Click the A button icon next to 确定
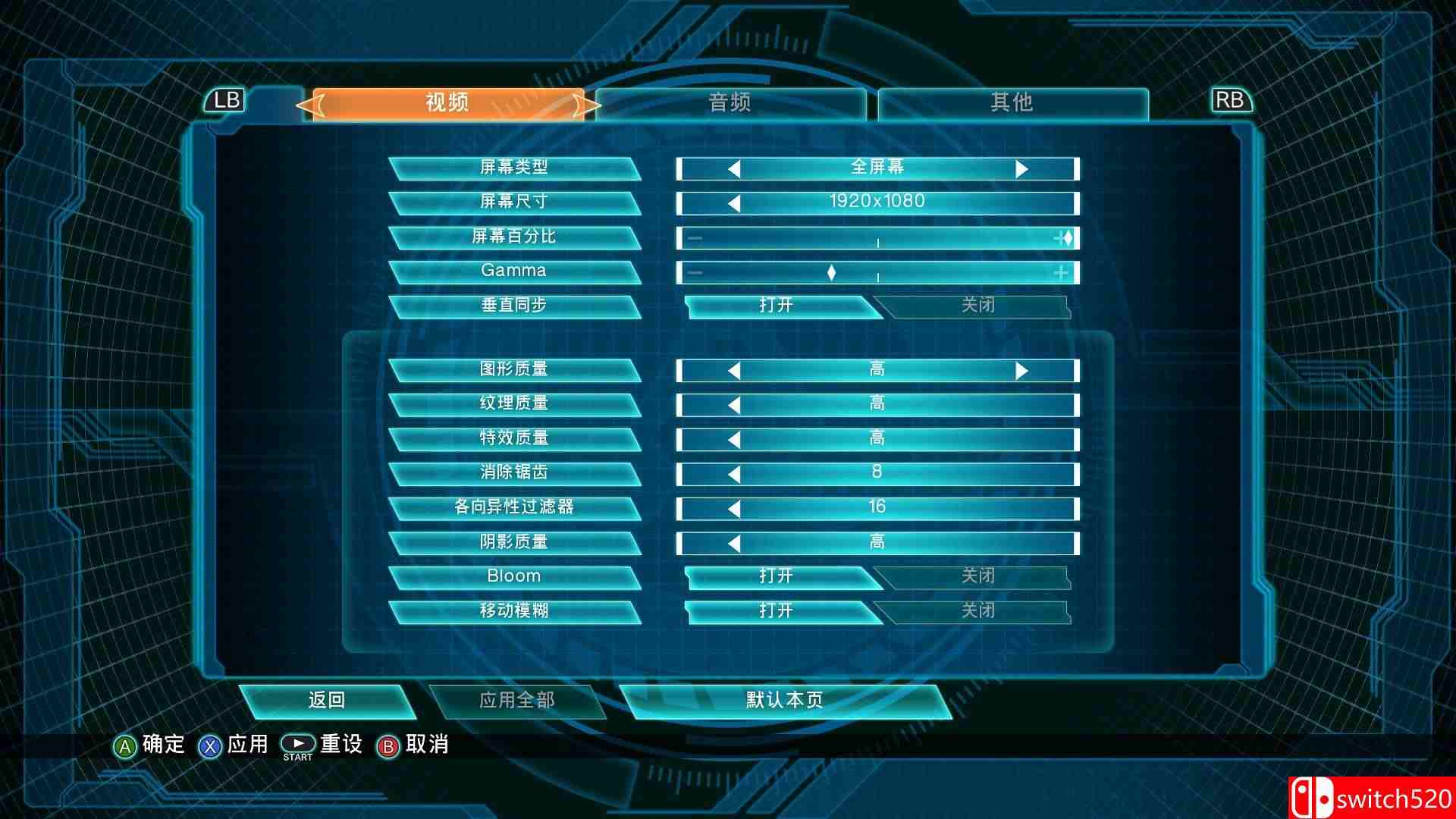This screenshot has width=1456, height=819. pyautogui.click(x=127, y=745)
